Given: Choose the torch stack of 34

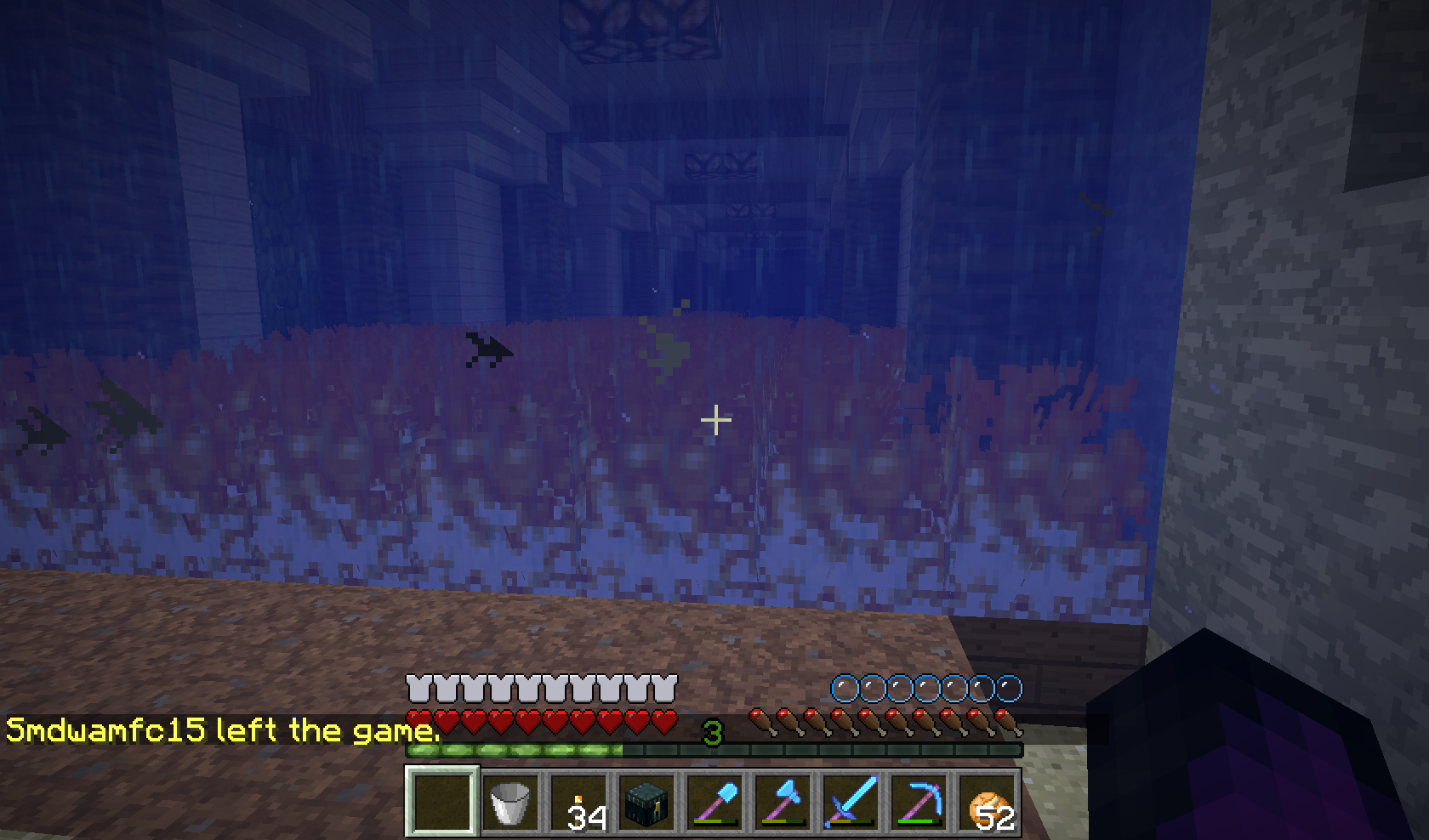Looking at the screenshot, I should (578, 802).
